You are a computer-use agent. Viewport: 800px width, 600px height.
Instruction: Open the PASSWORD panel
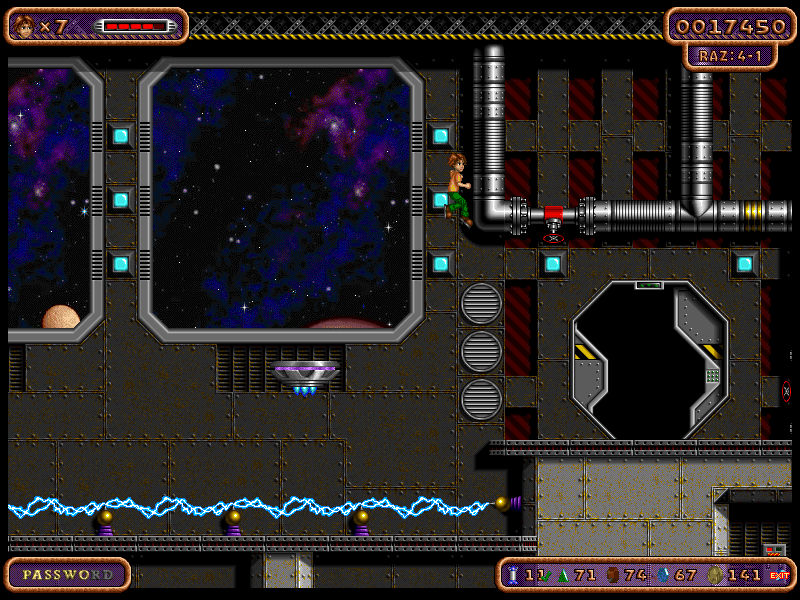click(x=68, y=575)
